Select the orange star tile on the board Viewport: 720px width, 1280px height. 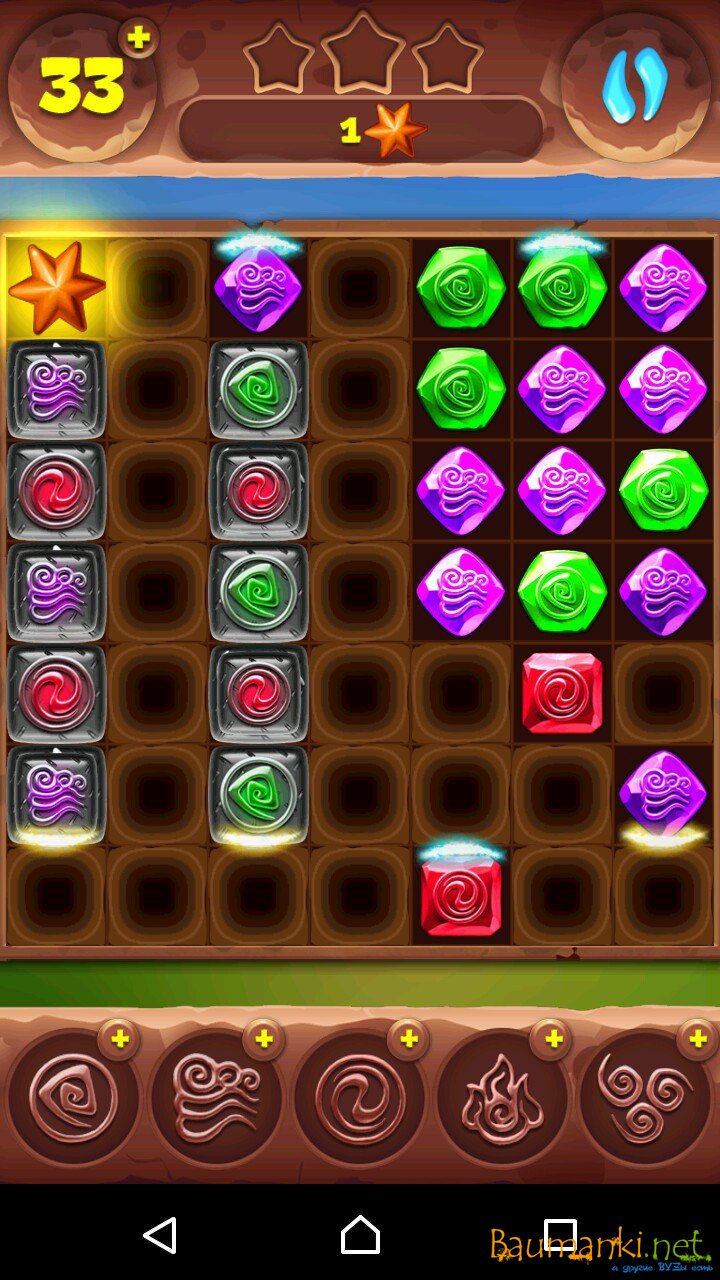tap(57, 288)
